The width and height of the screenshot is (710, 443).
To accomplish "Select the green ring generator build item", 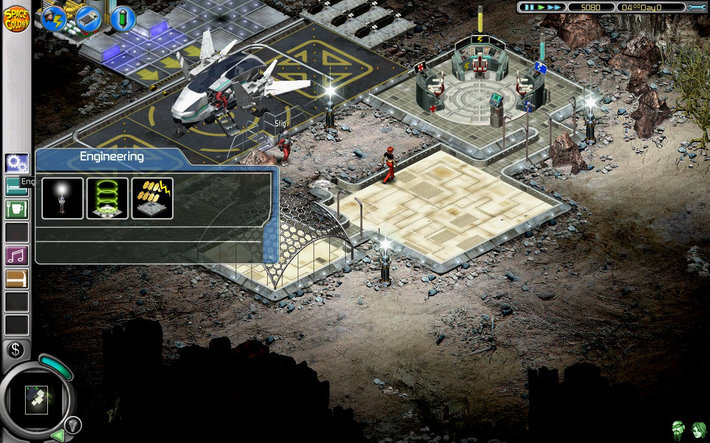I will pos(107,198).
